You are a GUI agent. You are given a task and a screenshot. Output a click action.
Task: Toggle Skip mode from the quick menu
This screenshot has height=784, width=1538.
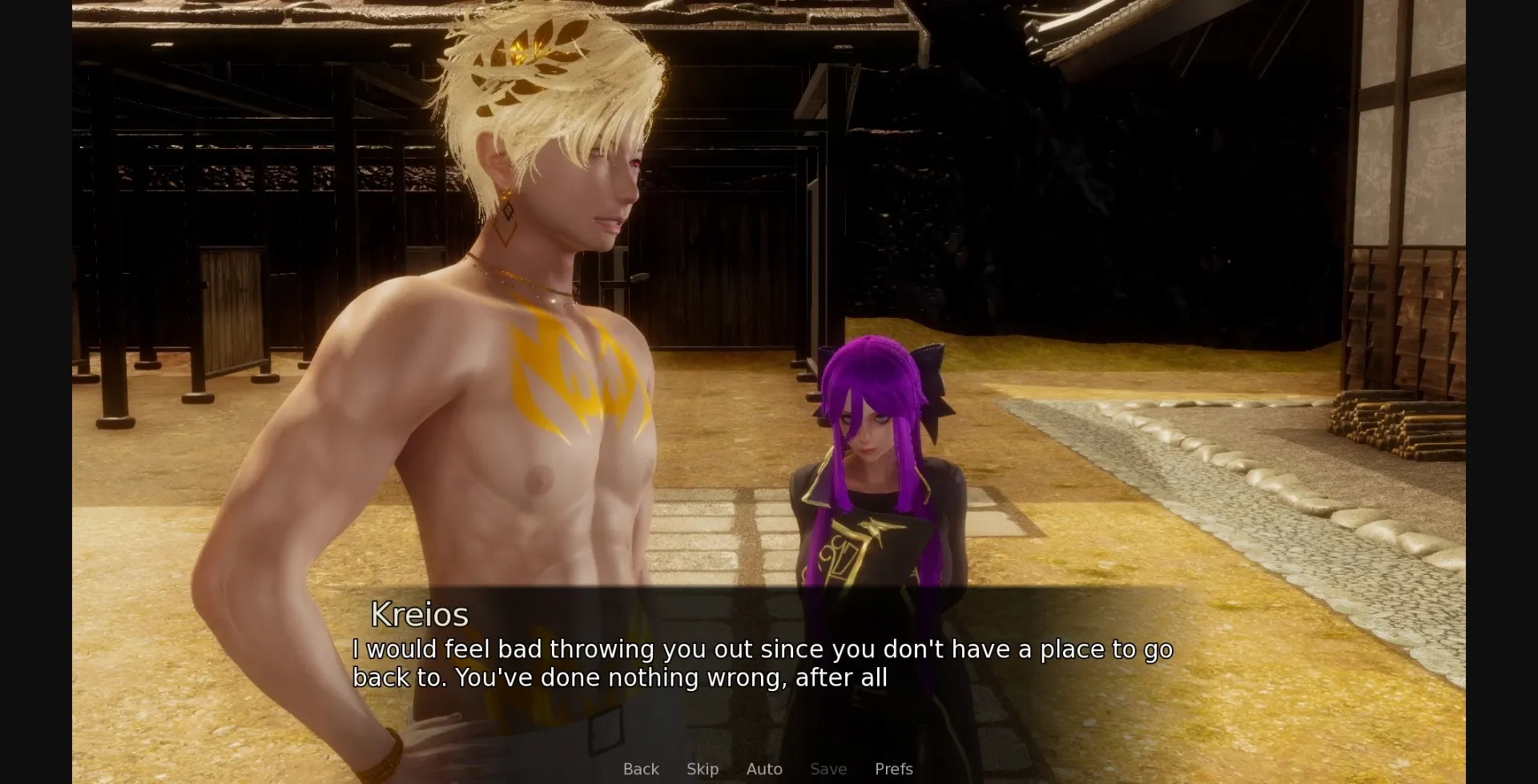pos(702,769)
